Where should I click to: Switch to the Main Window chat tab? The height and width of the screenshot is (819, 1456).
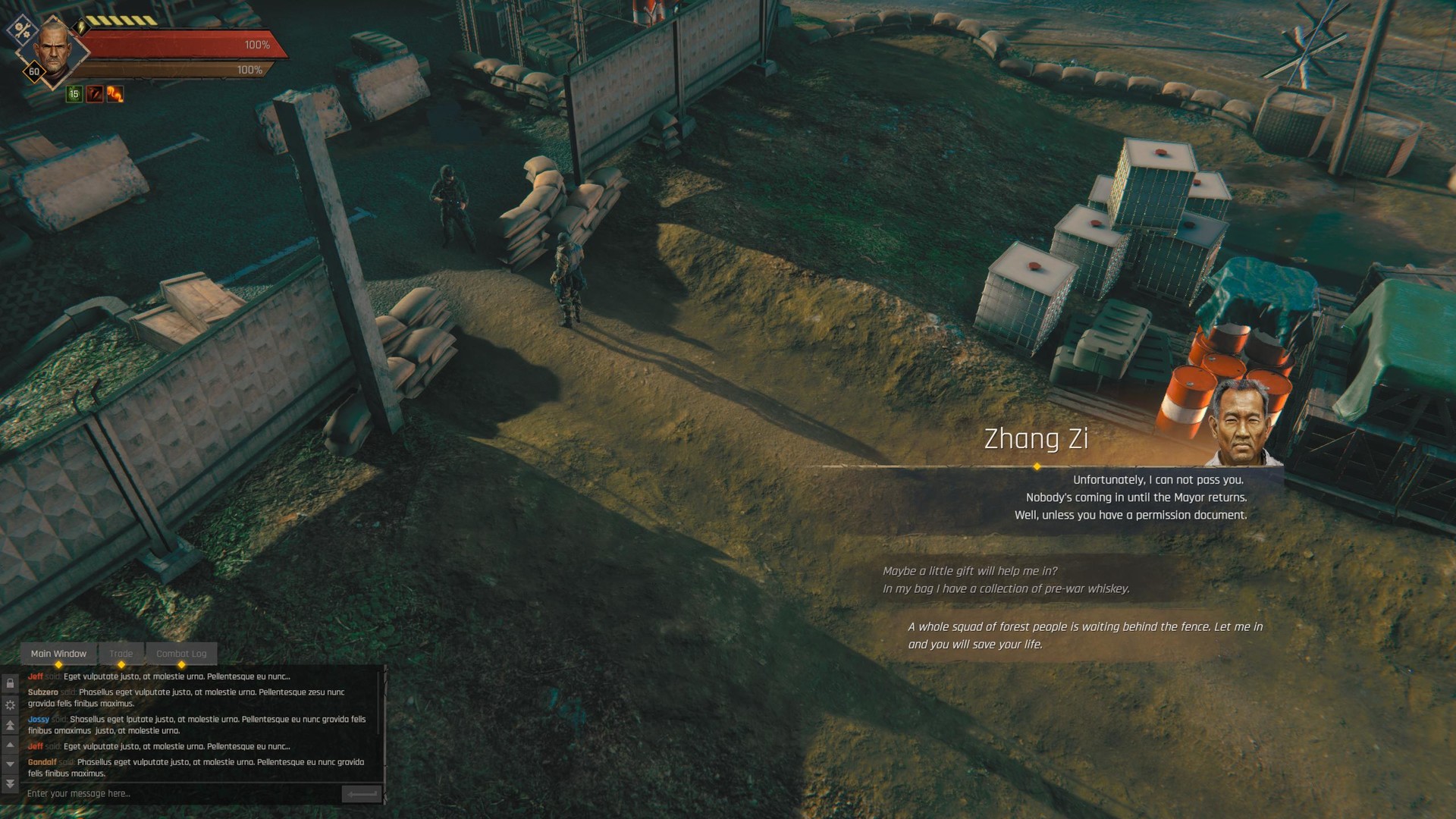tap(58, 654)
